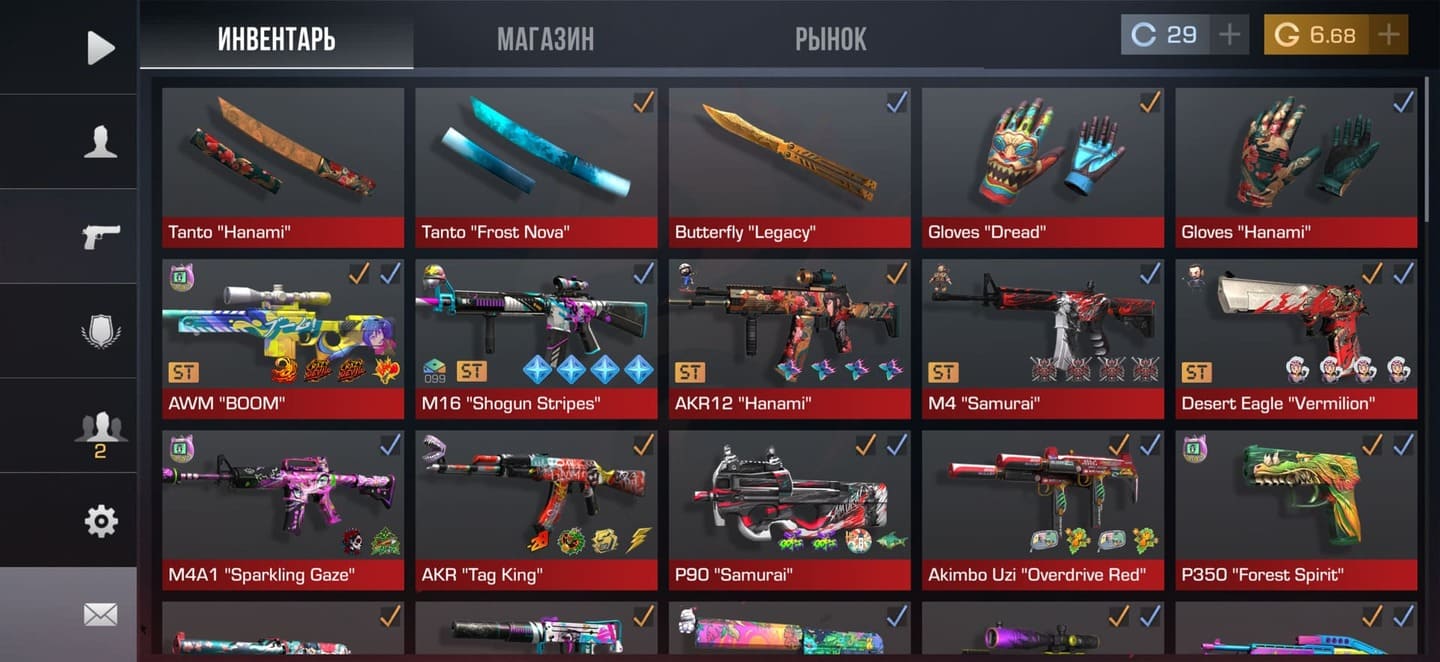Select the M16 "Shogun Stripes" skin
The image size is (1440, 662).
pyautogui.click(x=536, y=338)
